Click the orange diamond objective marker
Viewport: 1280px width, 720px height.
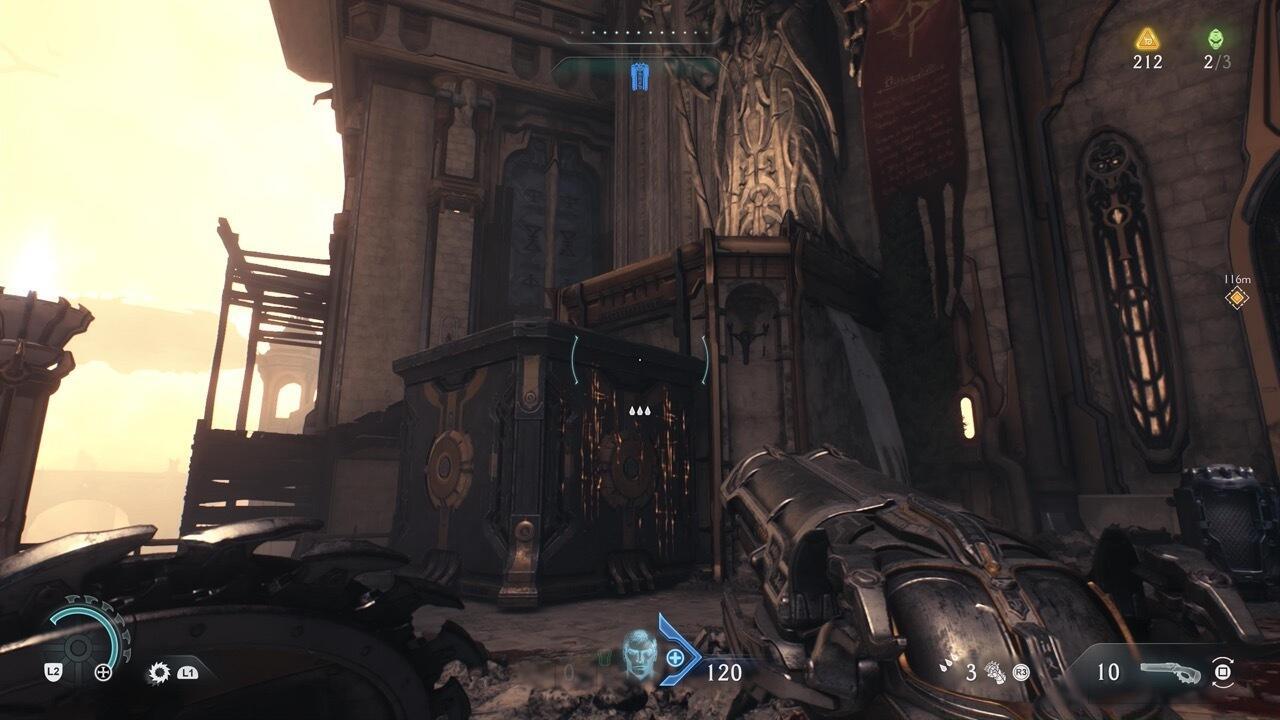(1237, 297)
